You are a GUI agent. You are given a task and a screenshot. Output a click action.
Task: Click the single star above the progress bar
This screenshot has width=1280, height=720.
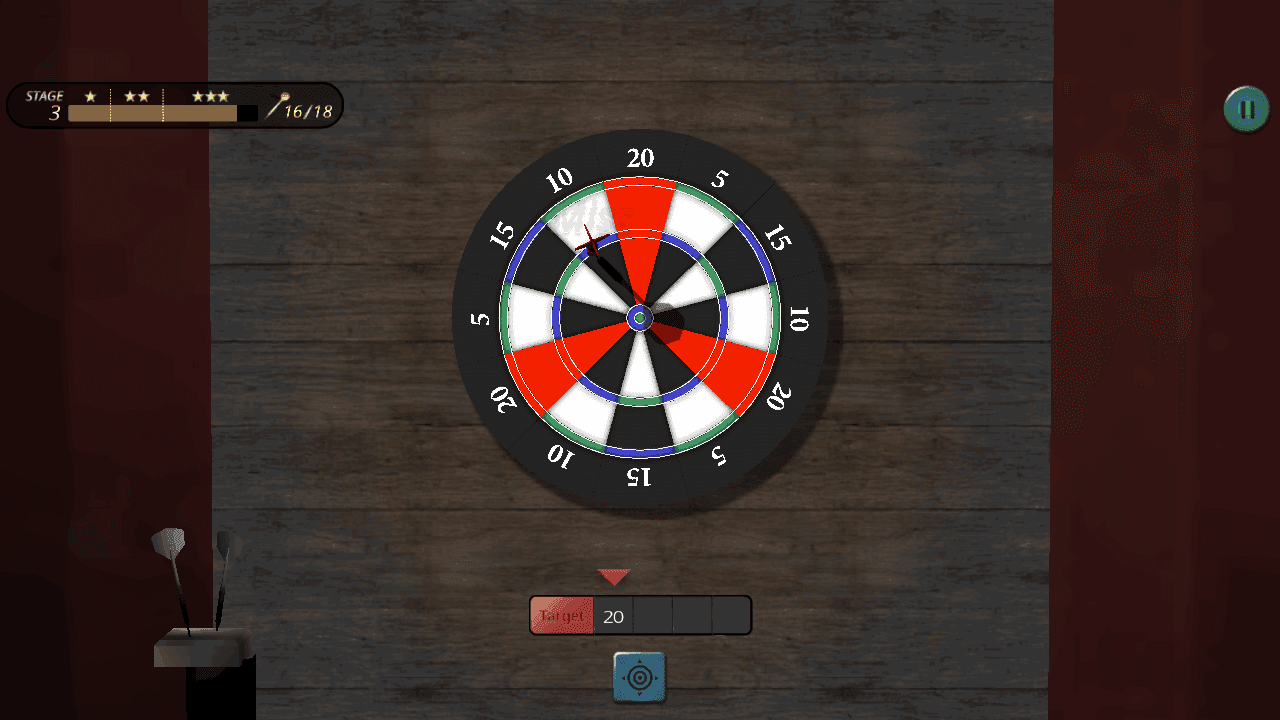pos(90,96)
